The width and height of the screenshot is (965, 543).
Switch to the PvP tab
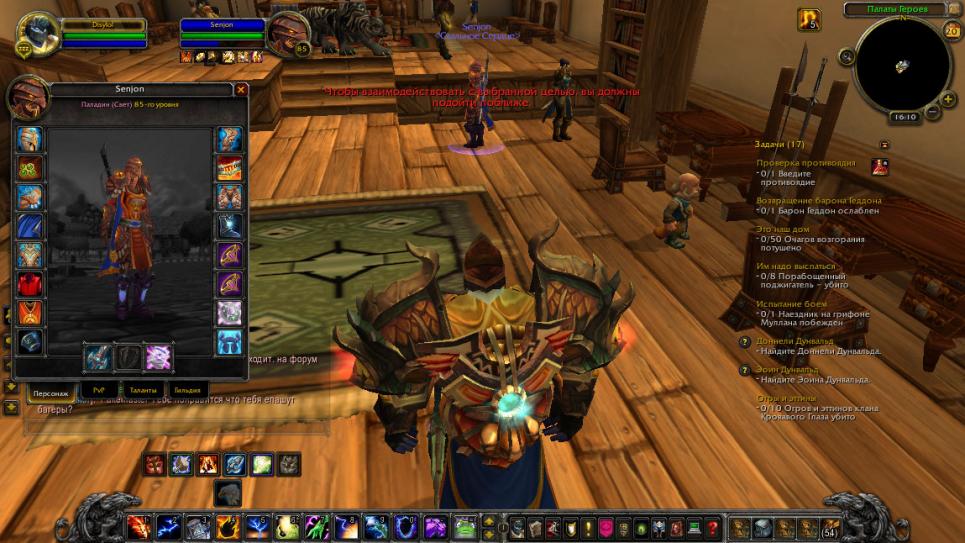pyautogui.click(x=98, y=389)
